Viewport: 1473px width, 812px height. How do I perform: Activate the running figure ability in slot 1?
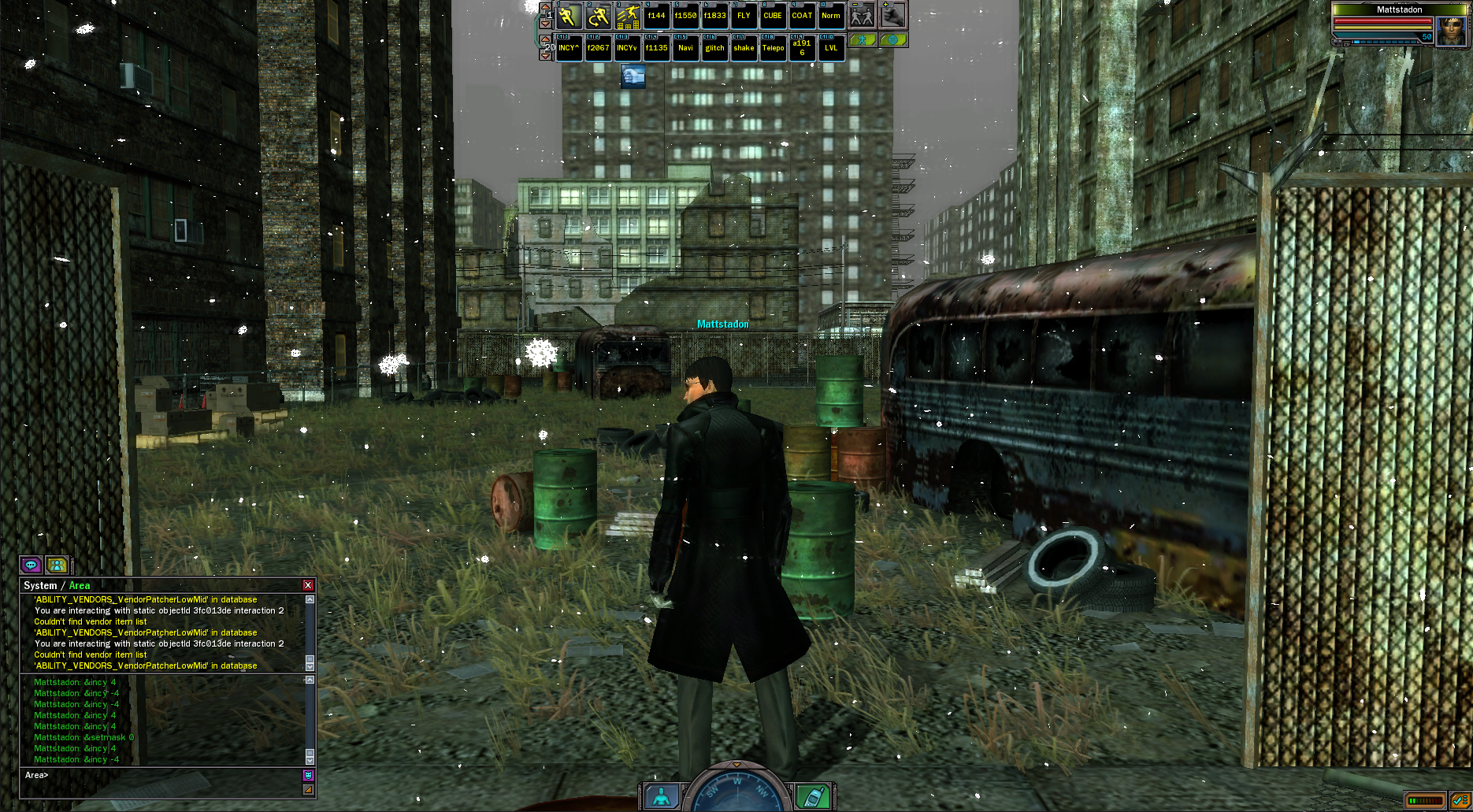click(x=570, y=16)
